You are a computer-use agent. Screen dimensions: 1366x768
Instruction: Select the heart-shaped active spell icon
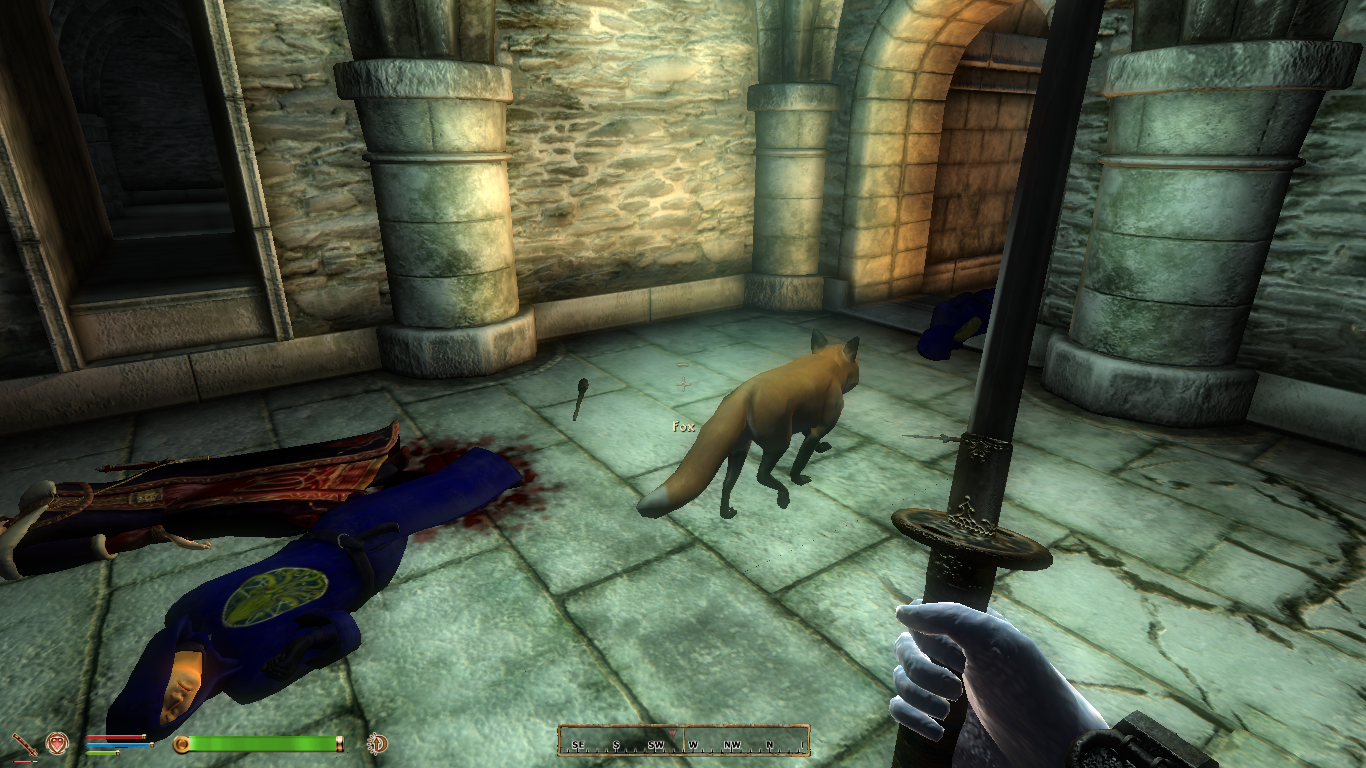click(x=56, y=743)
